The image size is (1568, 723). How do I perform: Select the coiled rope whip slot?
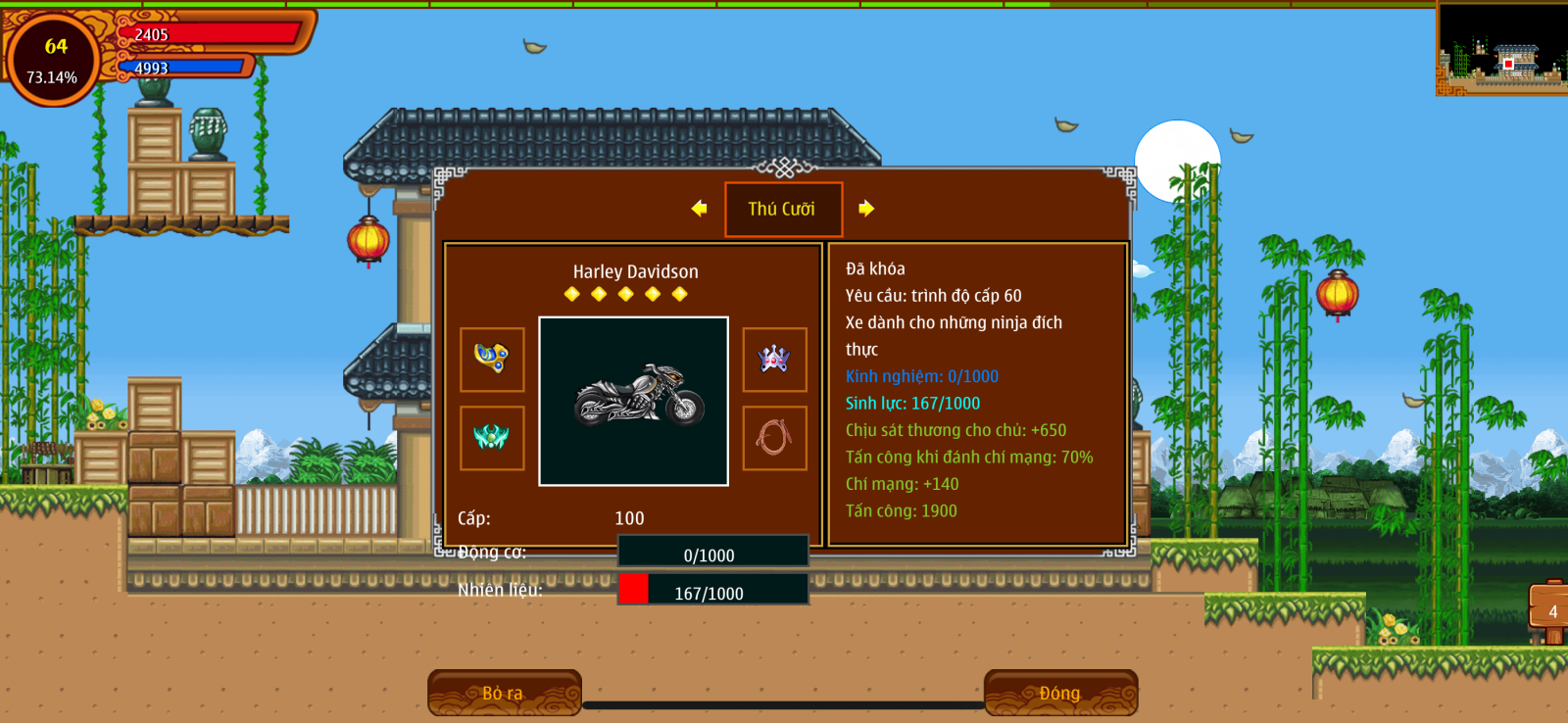(x=774, y=438)
